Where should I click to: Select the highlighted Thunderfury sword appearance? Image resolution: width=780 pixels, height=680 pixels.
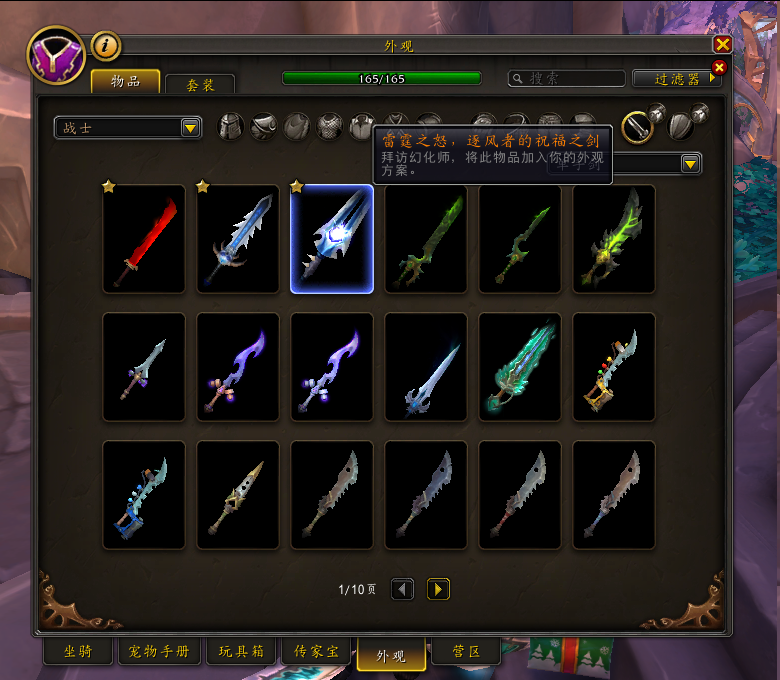pyautogui.click(x=332, y=239)
